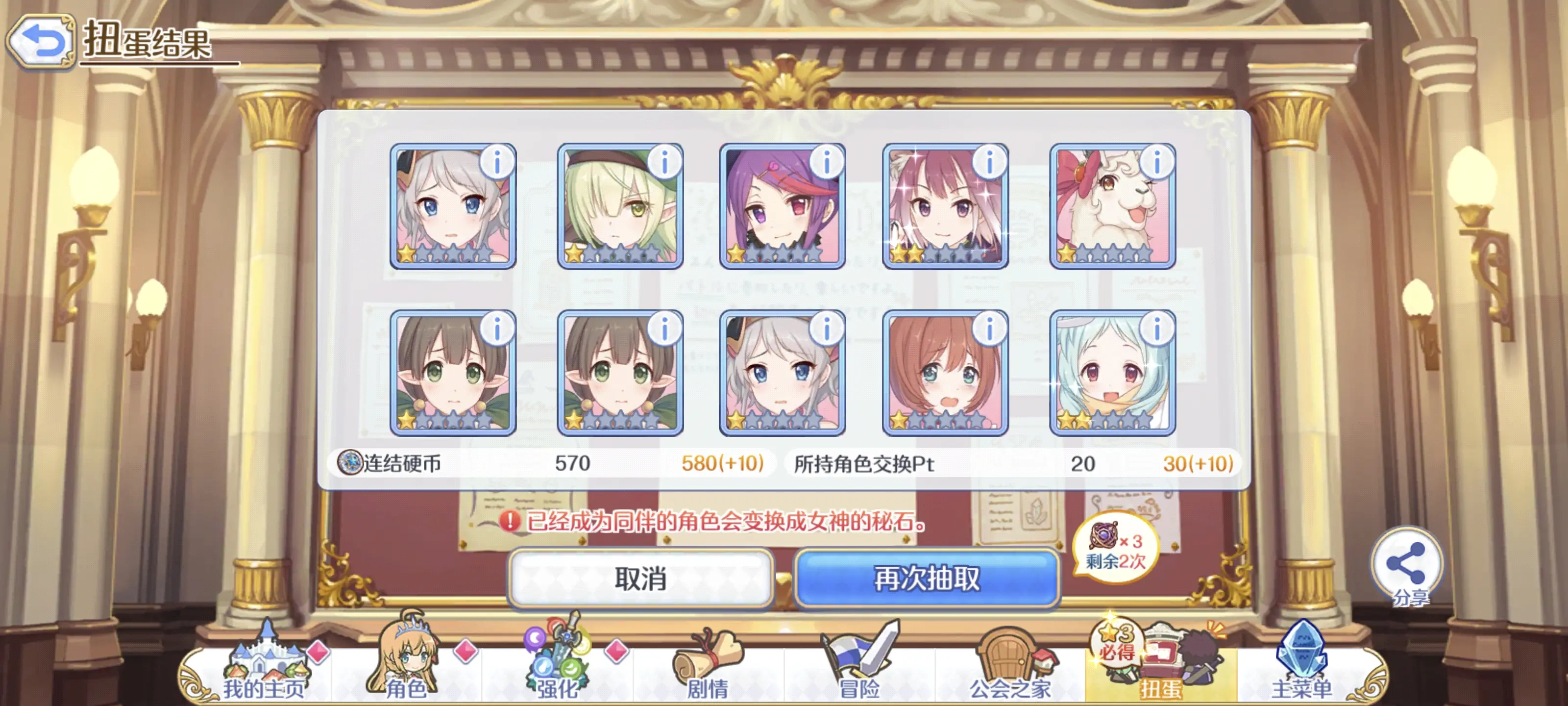Select the 扭蛋 gacha tab

click(1160, 667)
